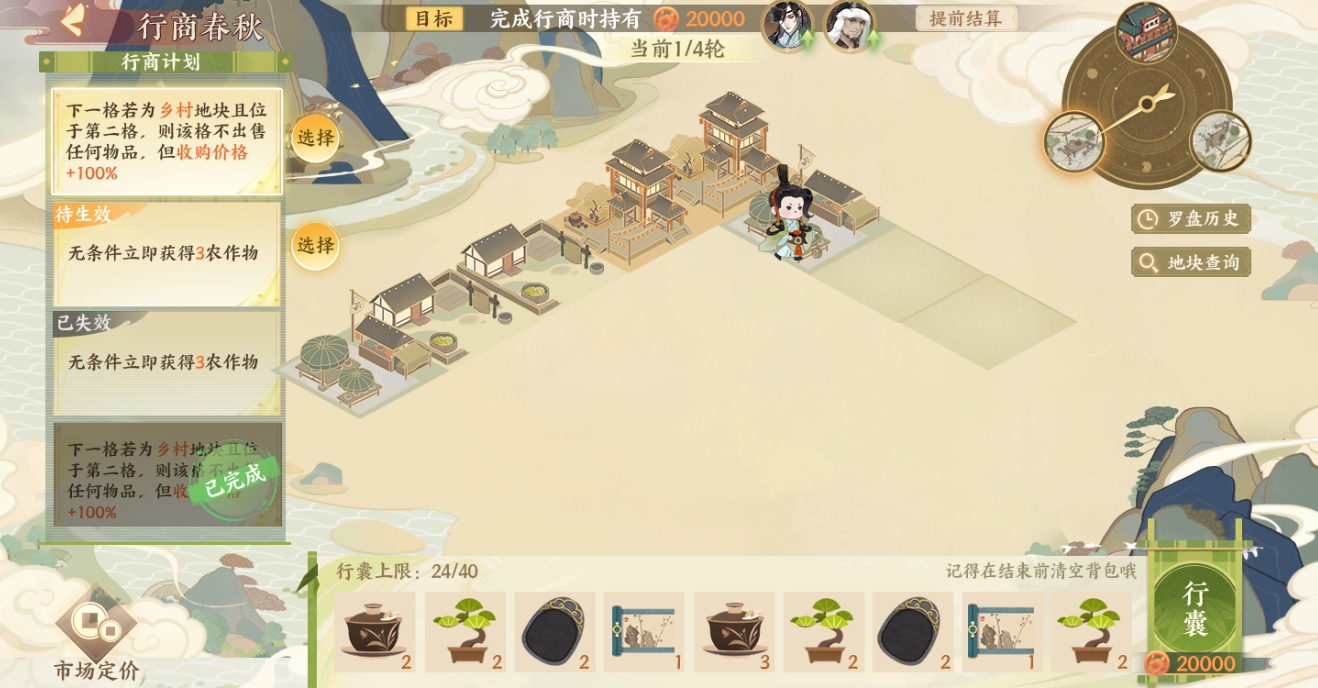This screenshot has height=688, width=1318.
Task: Click the 已失效 expired plan card
Action: [167, 362]
